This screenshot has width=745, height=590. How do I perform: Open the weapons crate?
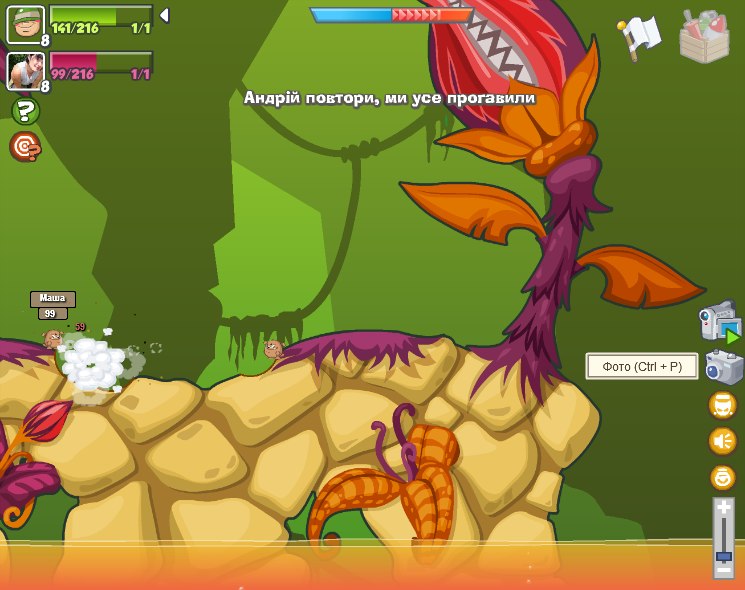coord(704,36)
